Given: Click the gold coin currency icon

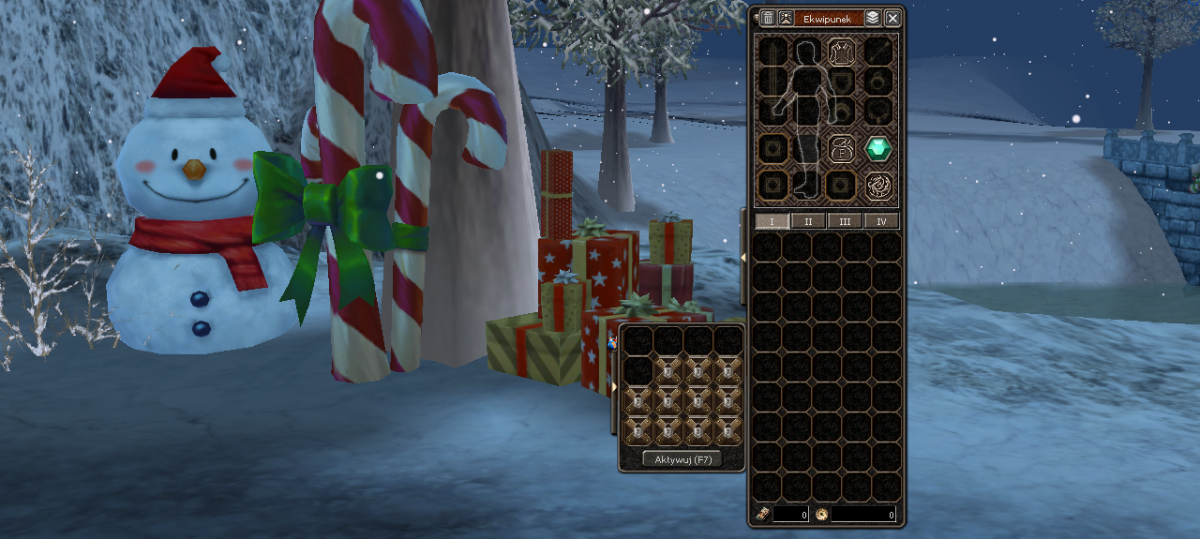Looking at the screenshot, I should coord(821,515).
